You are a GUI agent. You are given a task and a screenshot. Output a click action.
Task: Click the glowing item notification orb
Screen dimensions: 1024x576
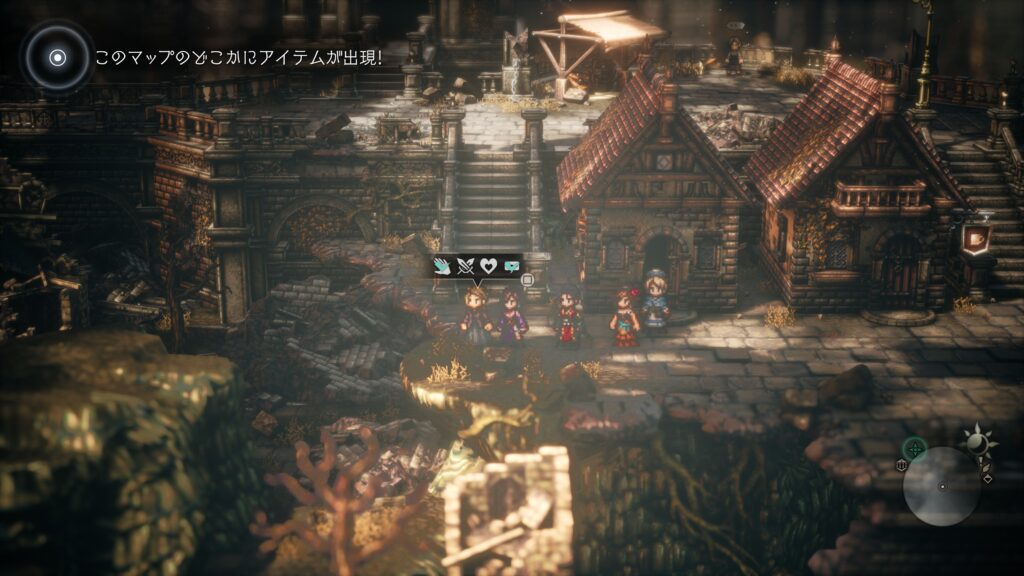point(57,57)
